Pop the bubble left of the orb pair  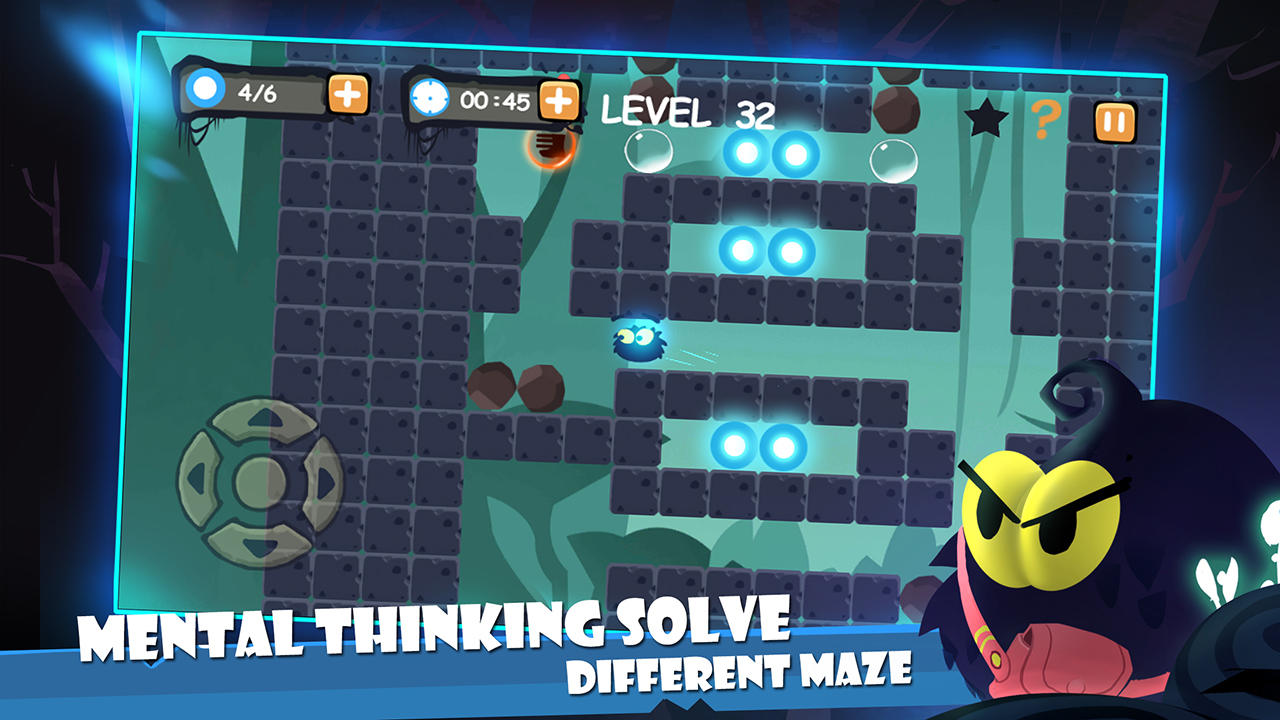(x=648, y=153)
